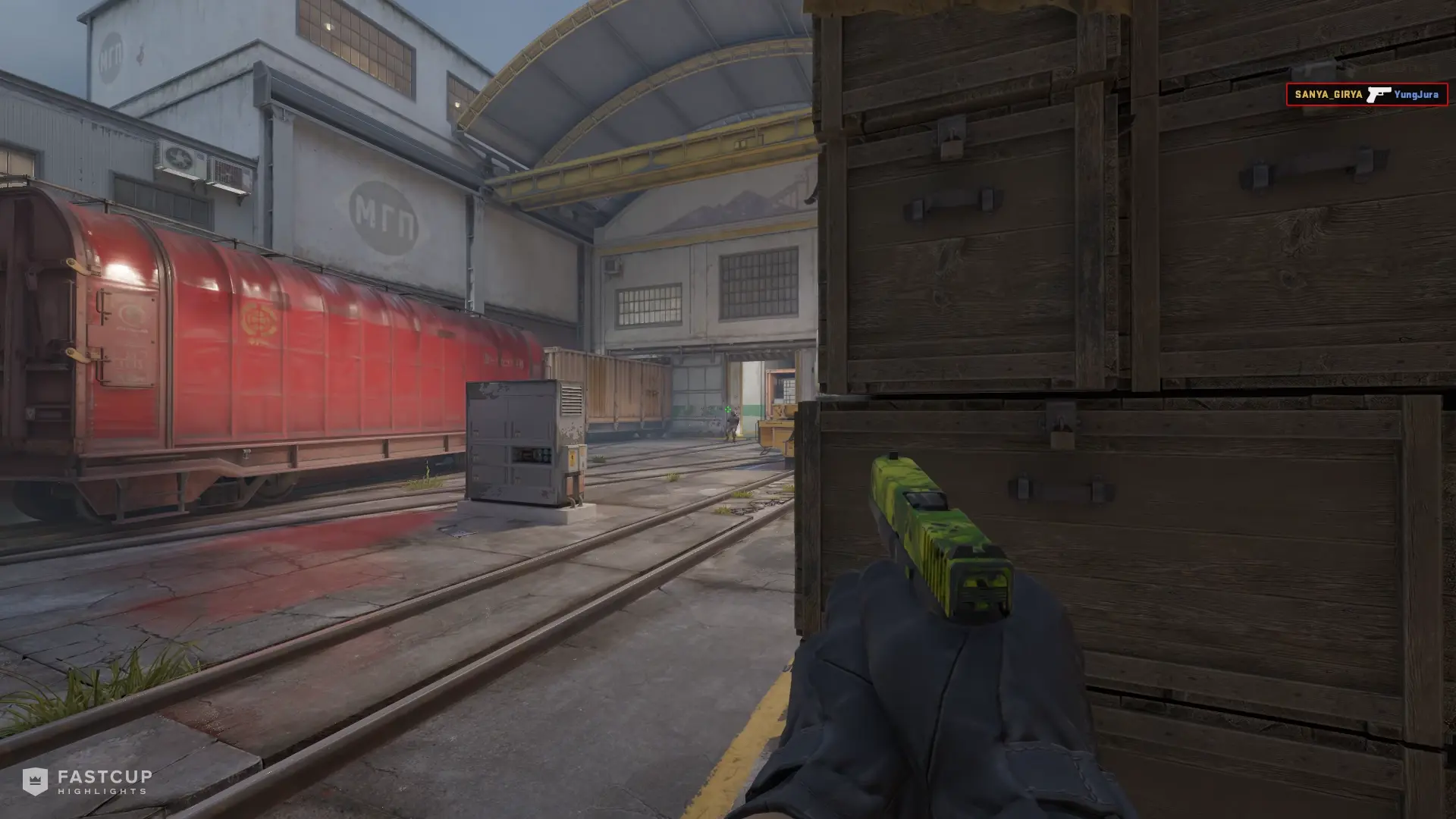Click the enemy player near the doorway
1456x819 pixels.
tap(731, 425)
